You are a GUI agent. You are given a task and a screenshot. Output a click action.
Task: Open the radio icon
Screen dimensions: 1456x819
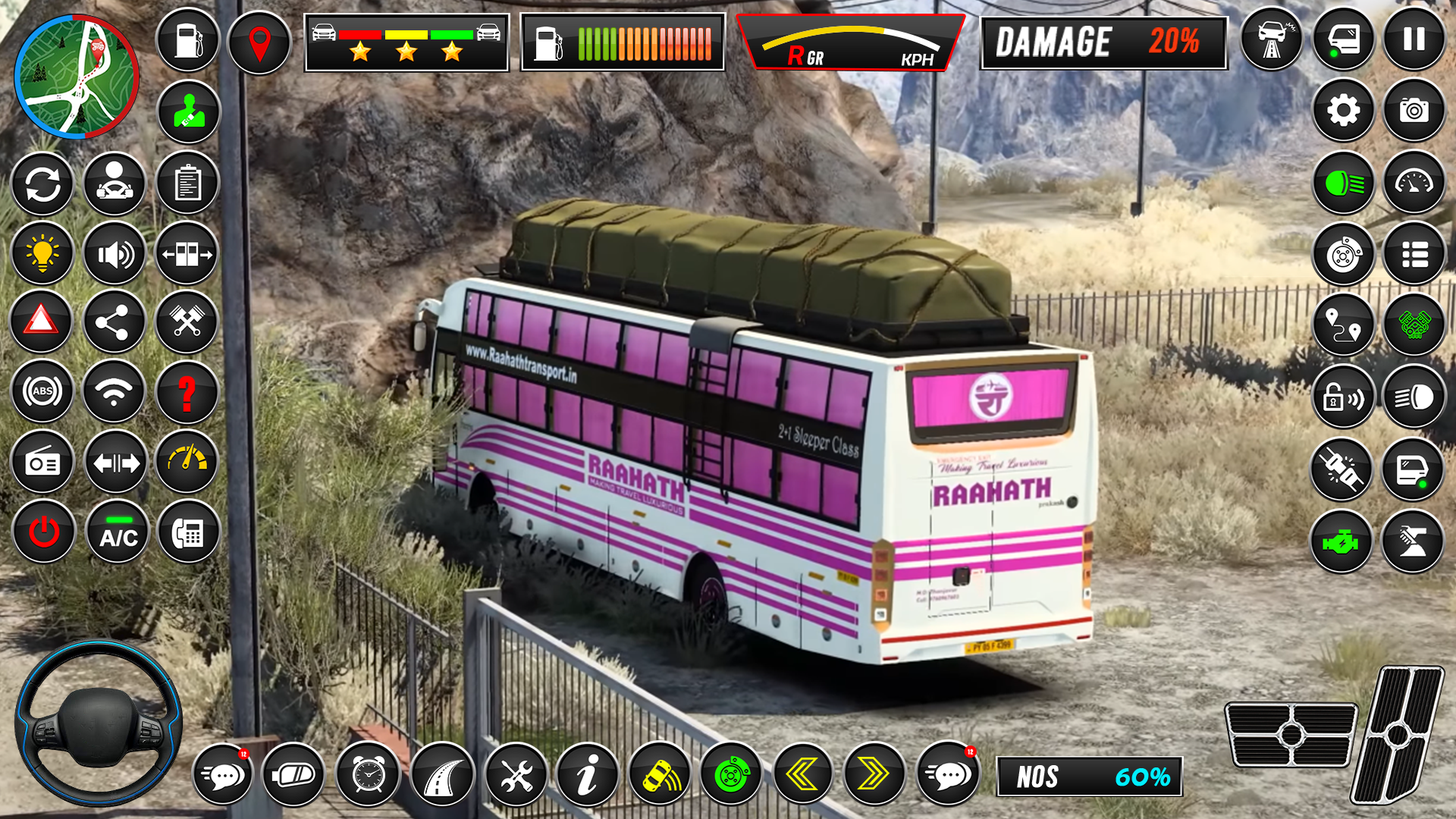point(42,460)
